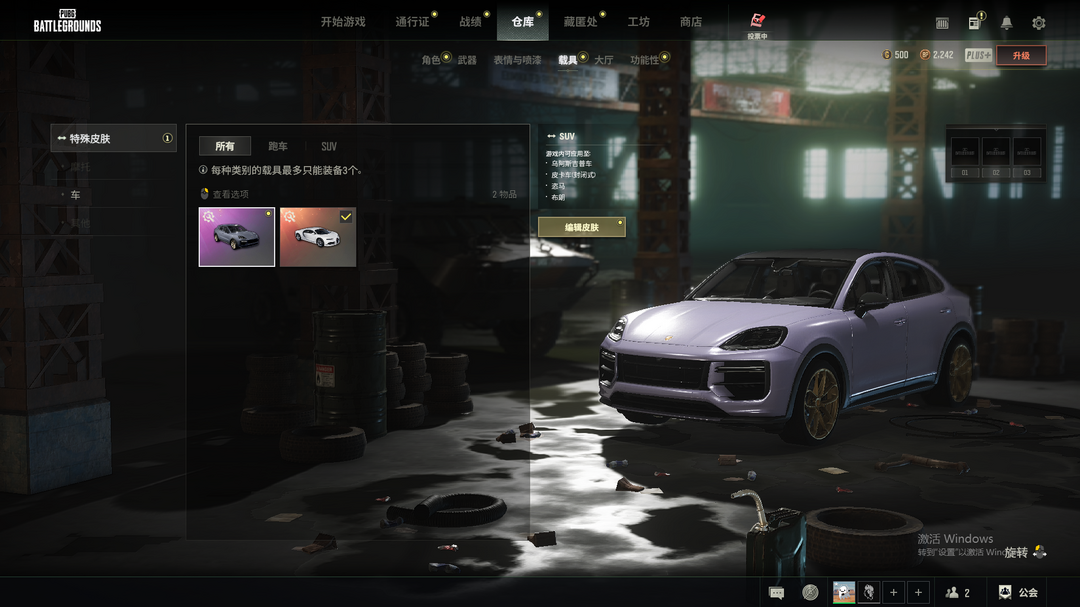This screenshot has height=607, width=1080.
Task: Open the chat speech bubble icon
Action: pyautogui.click(x=776, y=593)
